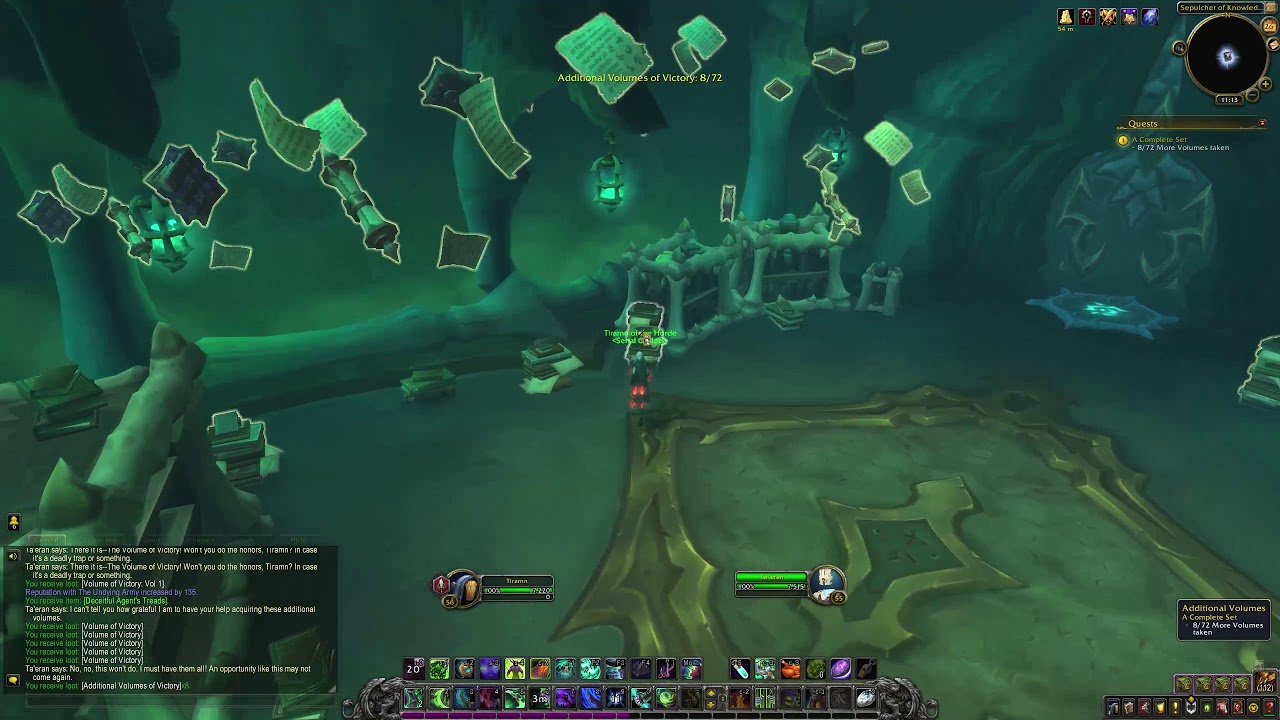
Task: Open the calendar showing day 26
Action: [x=1269, y=27]
